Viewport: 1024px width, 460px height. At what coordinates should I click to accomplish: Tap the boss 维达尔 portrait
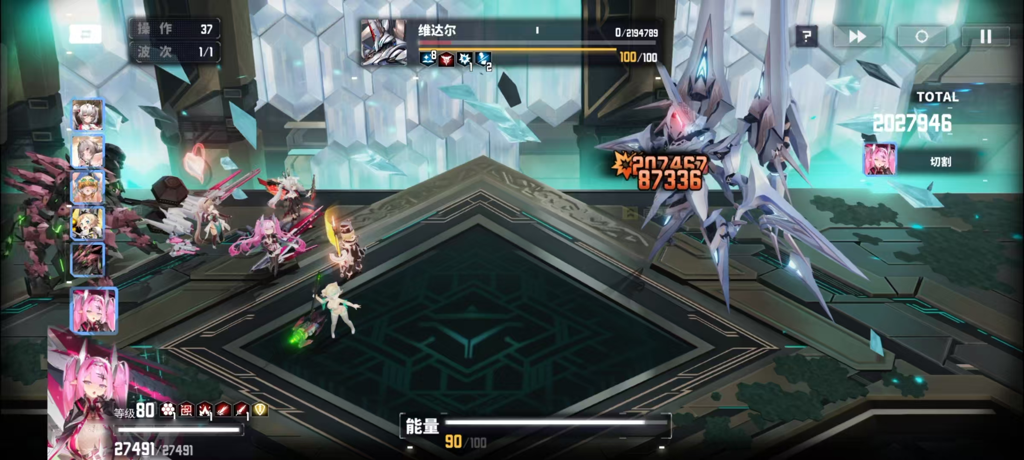(x=383, y=44)
